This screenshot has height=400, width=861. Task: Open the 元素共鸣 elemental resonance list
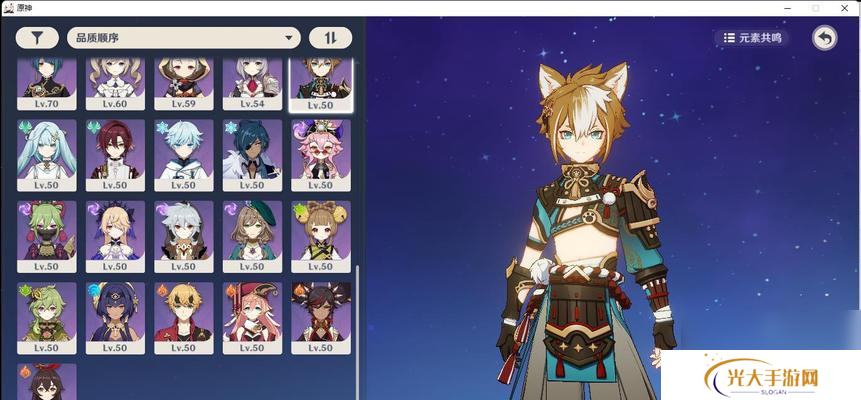pos(752,38)
